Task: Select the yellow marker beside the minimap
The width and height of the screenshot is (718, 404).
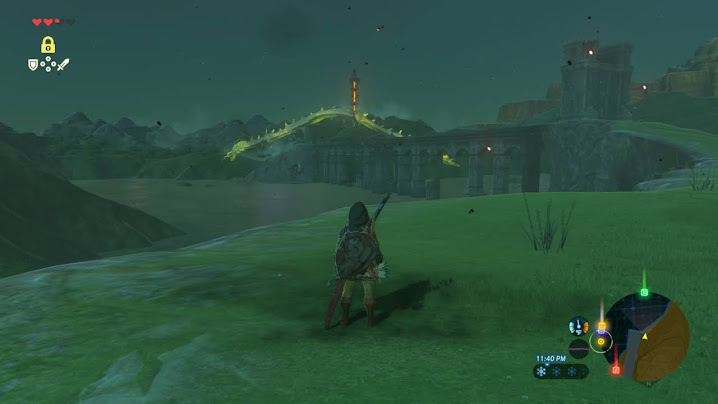Action: tap(602, 326)
